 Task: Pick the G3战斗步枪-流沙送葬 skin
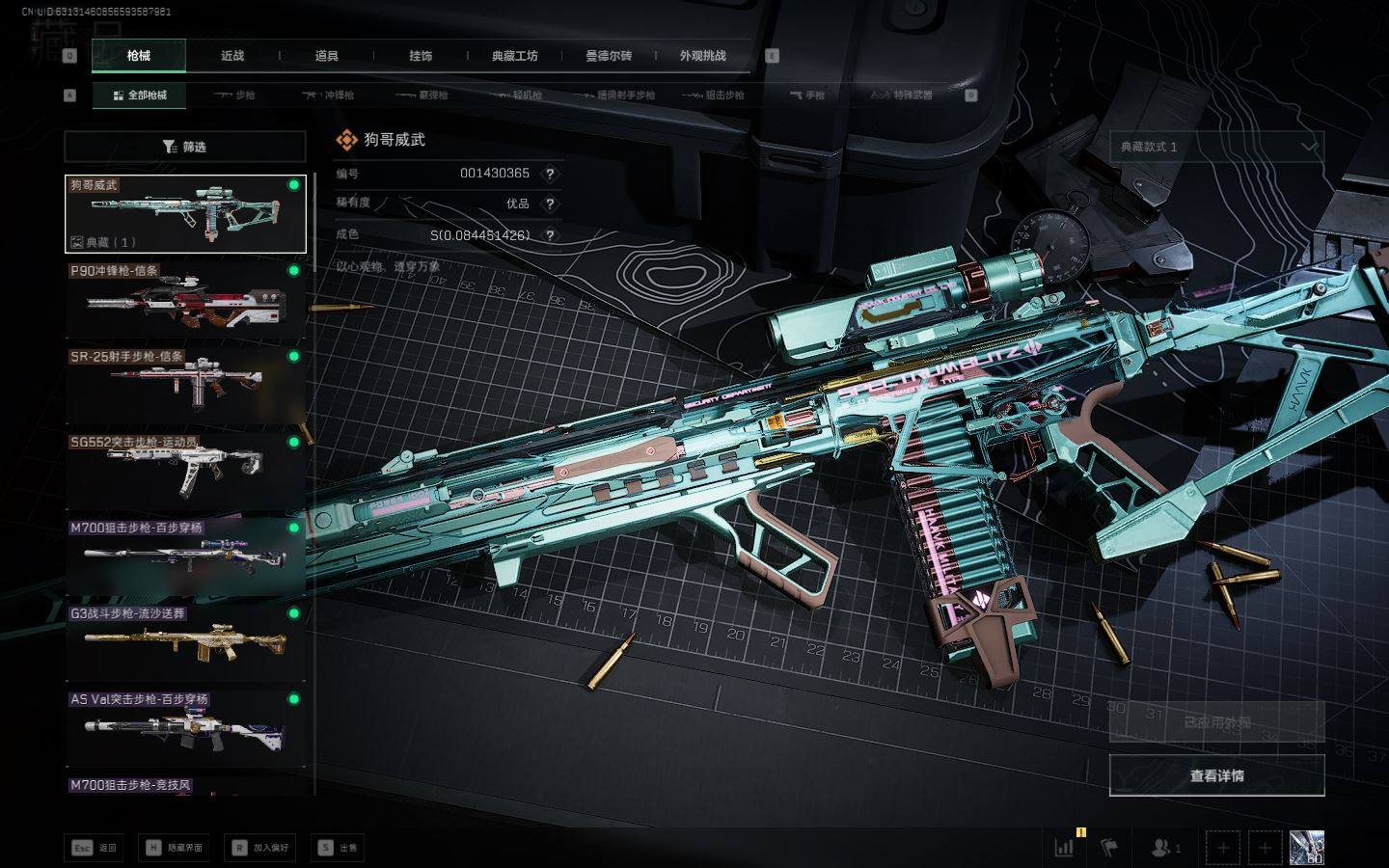click(184, 642)
